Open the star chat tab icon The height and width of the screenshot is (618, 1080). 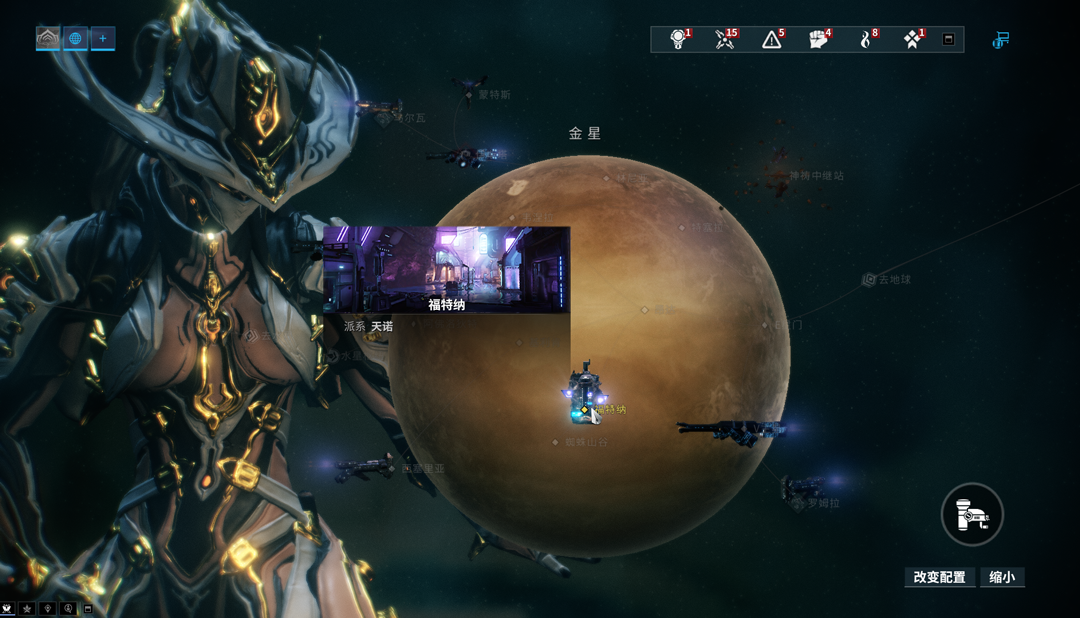point(28,609)
